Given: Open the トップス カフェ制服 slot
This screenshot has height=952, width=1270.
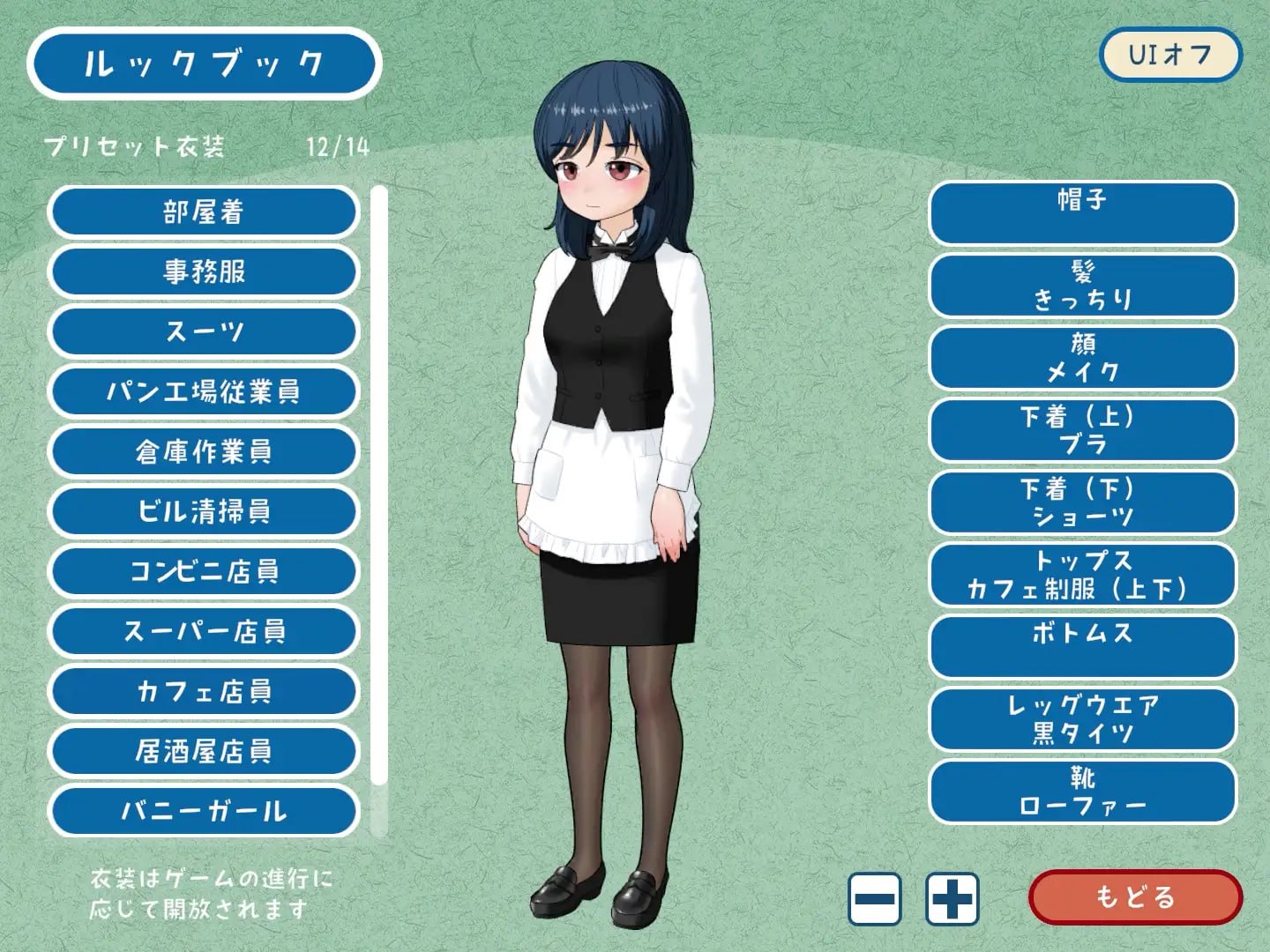Looking at the screenshot, I should pyautogui.click(x=1083, y=575).
